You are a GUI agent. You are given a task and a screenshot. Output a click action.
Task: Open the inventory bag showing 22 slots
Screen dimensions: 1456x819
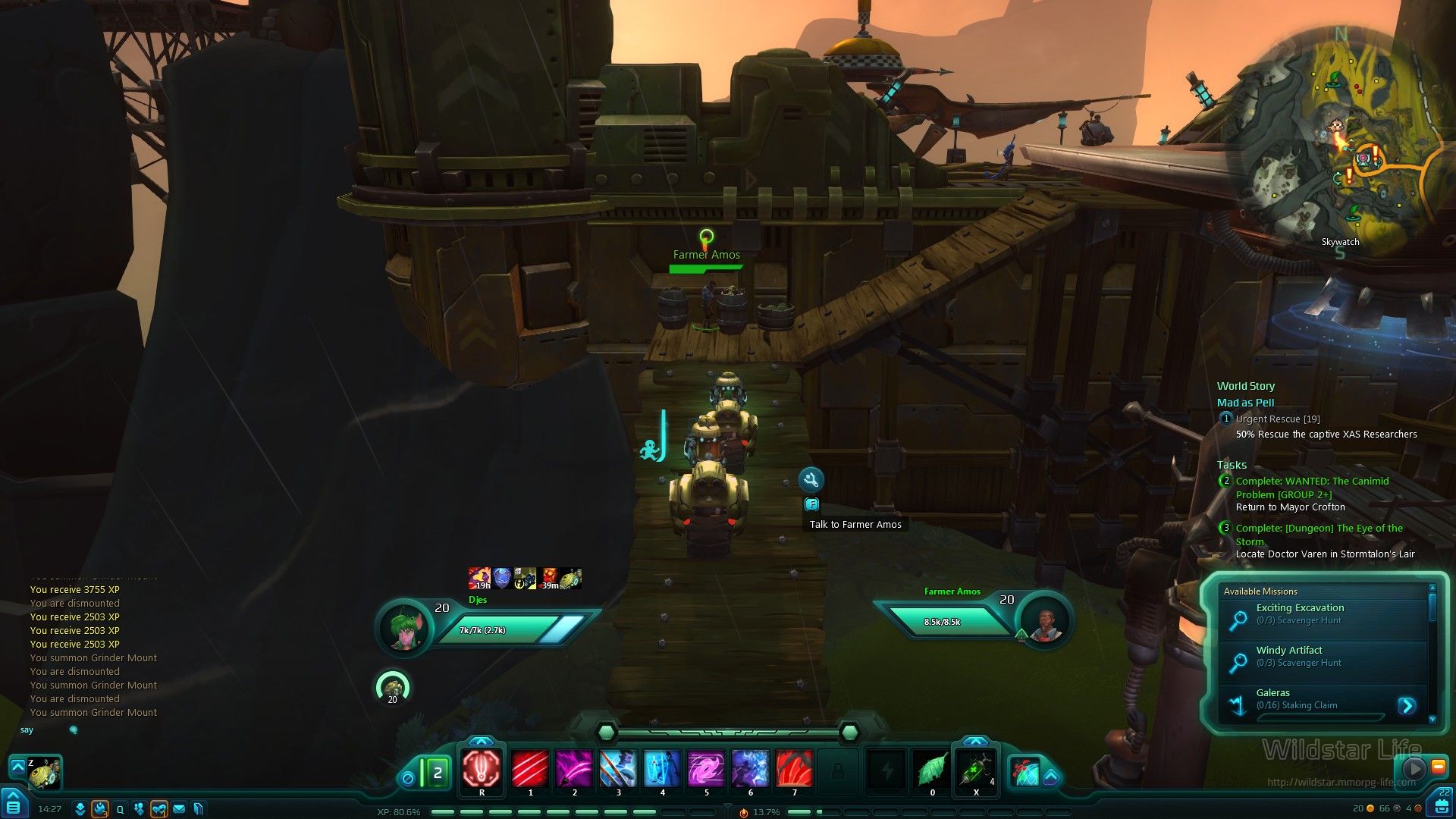(x=1442, y=805)
